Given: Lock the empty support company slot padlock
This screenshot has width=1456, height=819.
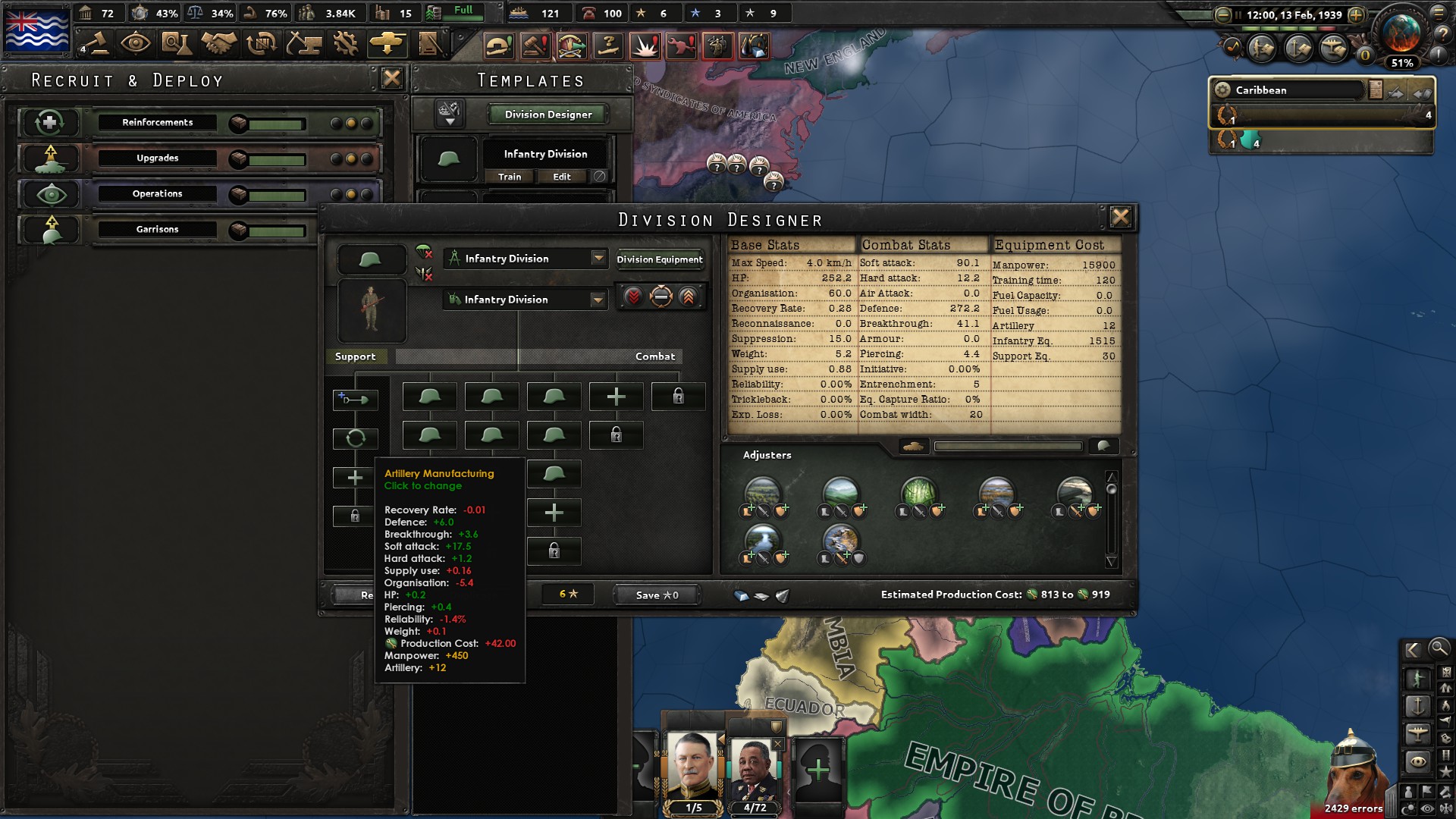Looking at the screenshot, I should [x=355, y=516].
